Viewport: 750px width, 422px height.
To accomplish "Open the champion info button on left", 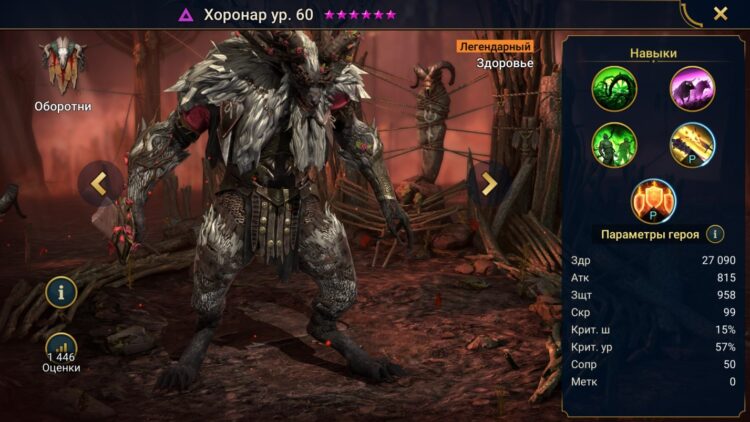I will click(62, 292).
